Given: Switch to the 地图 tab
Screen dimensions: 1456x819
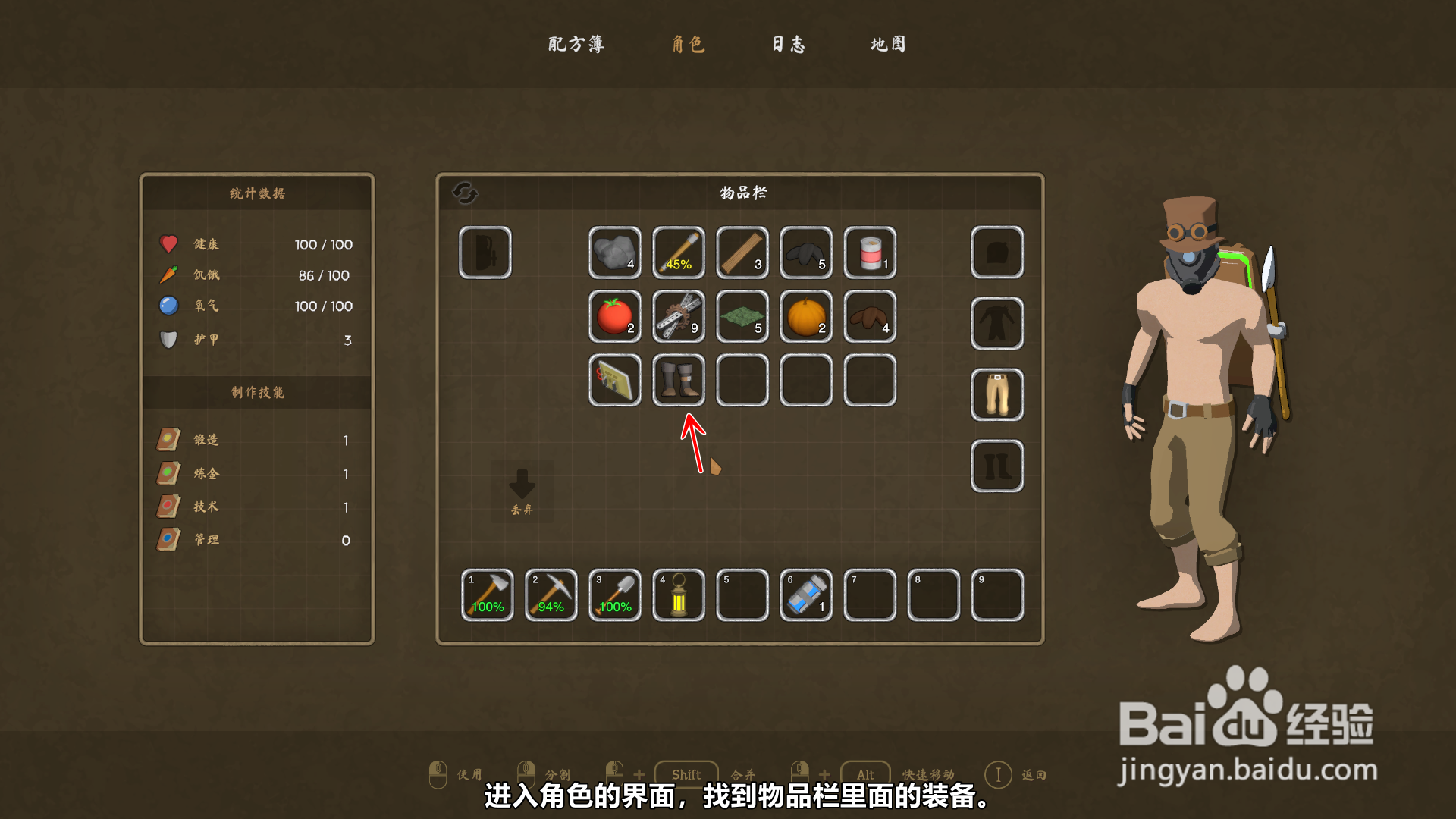Looking at the screenshot, I should click(x=888, y=45).
